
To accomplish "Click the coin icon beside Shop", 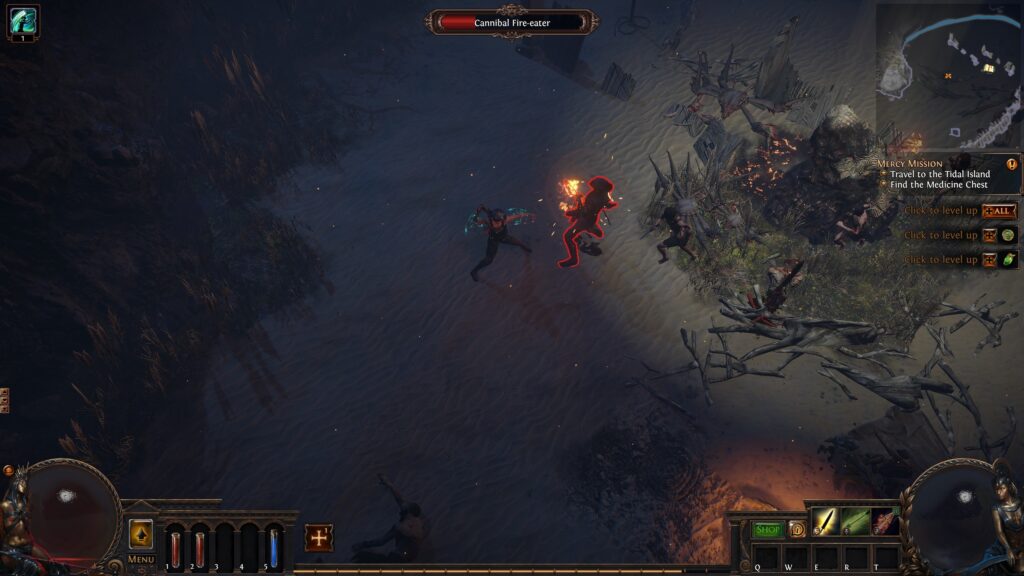I will pyautogui.click(x=797, y=529).
